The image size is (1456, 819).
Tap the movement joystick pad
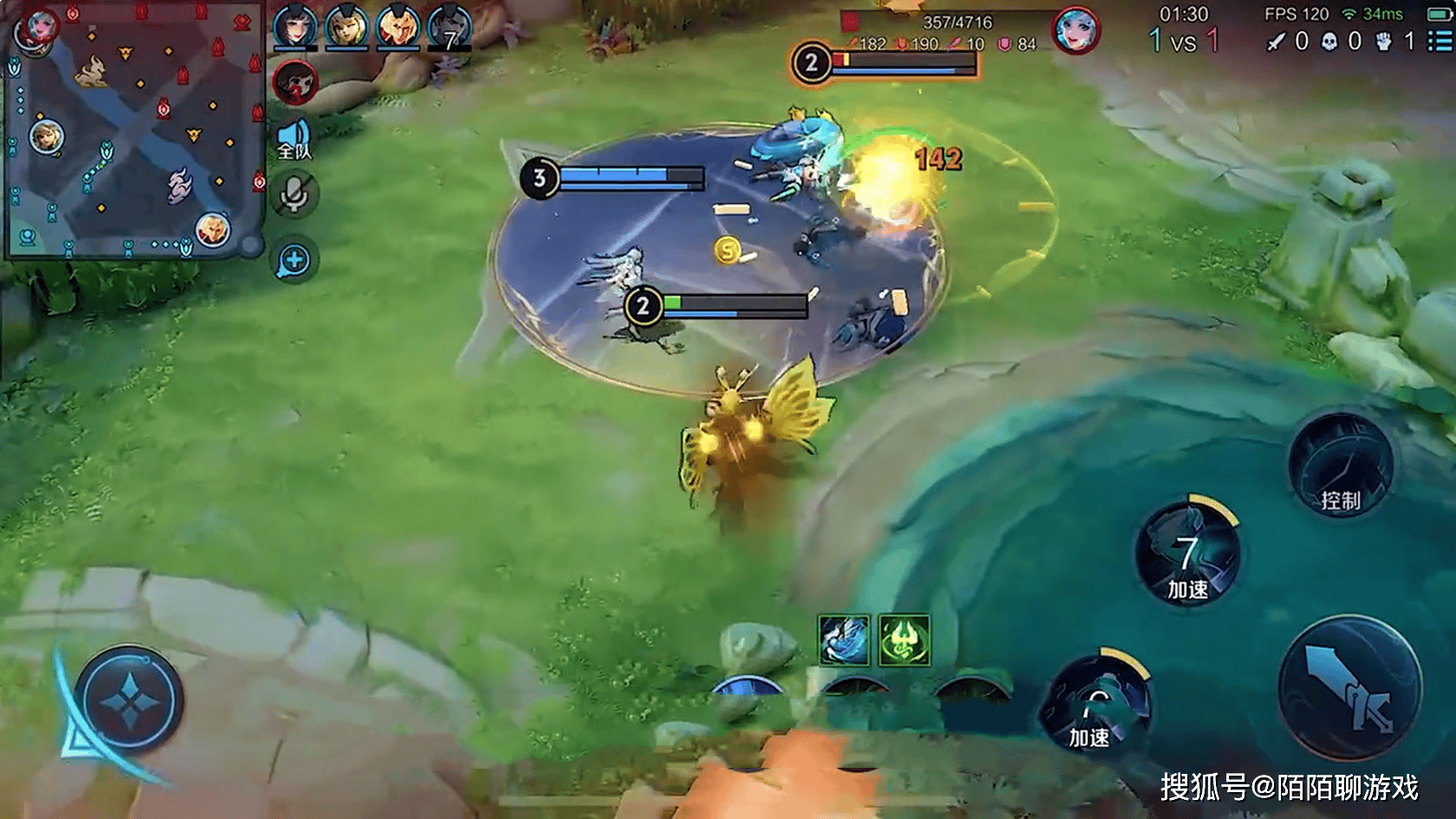tap(129, 699)
